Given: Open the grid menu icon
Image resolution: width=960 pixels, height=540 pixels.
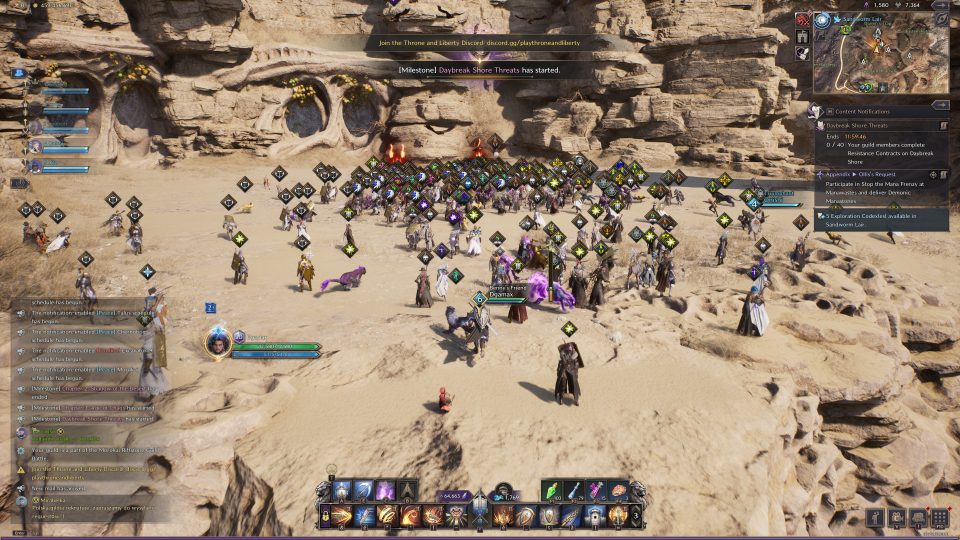Looking at the screenshot, I should pyautogui.click(x=939, y=517).
